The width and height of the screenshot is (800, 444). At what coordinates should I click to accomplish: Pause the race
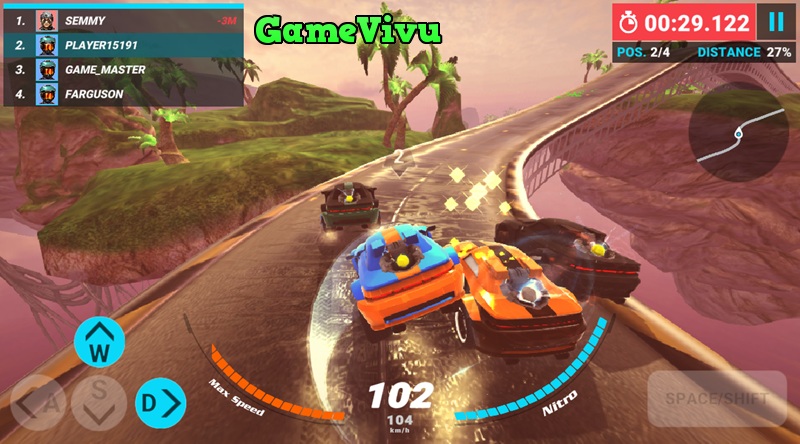tap(775, 22)
